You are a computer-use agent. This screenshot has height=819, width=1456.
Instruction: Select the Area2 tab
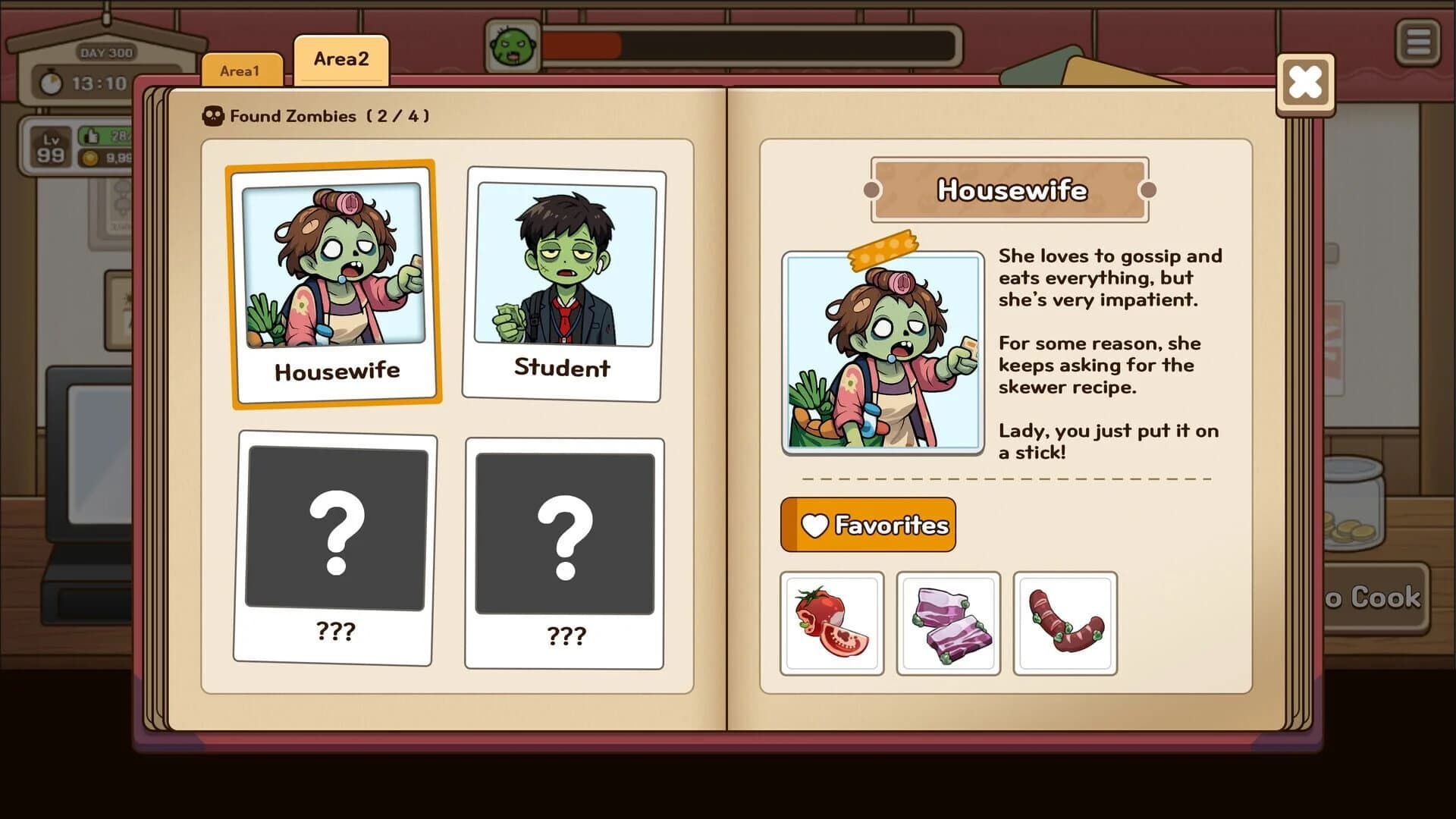click(341, 59)
